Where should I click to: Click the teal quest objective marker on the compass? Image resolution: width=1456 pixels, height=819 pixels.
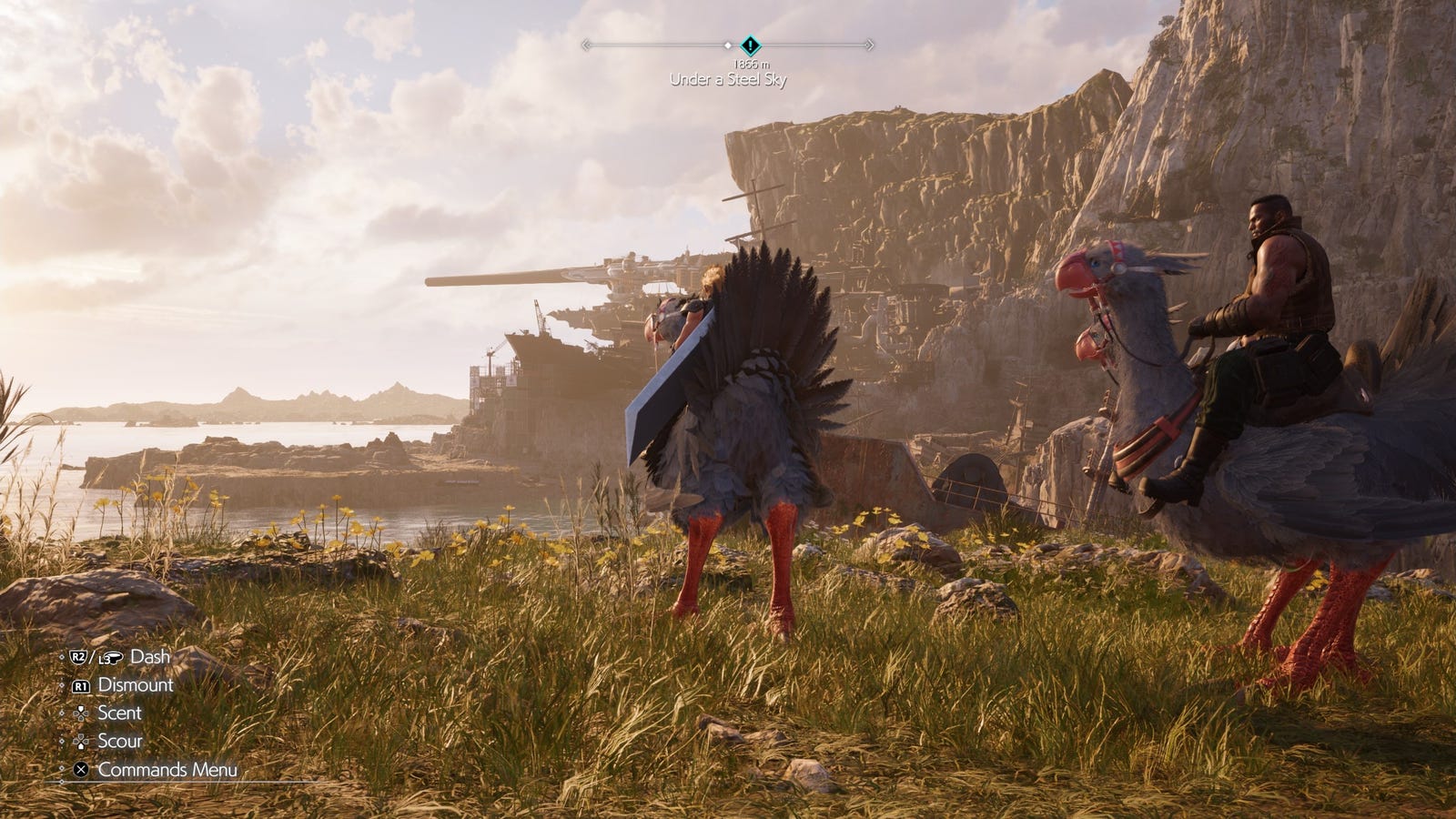click(x=749, y=44)
